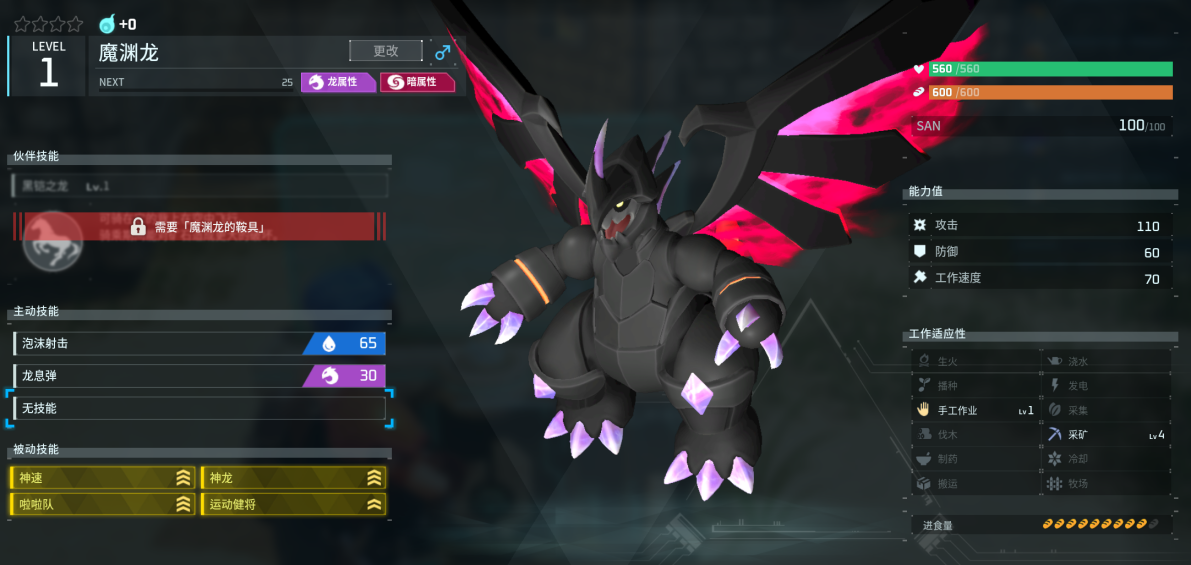Click the 黑铠之龙 partner skill row
Image resolution: width=1191 pixels, height=565 pixels.
(199, 186)
